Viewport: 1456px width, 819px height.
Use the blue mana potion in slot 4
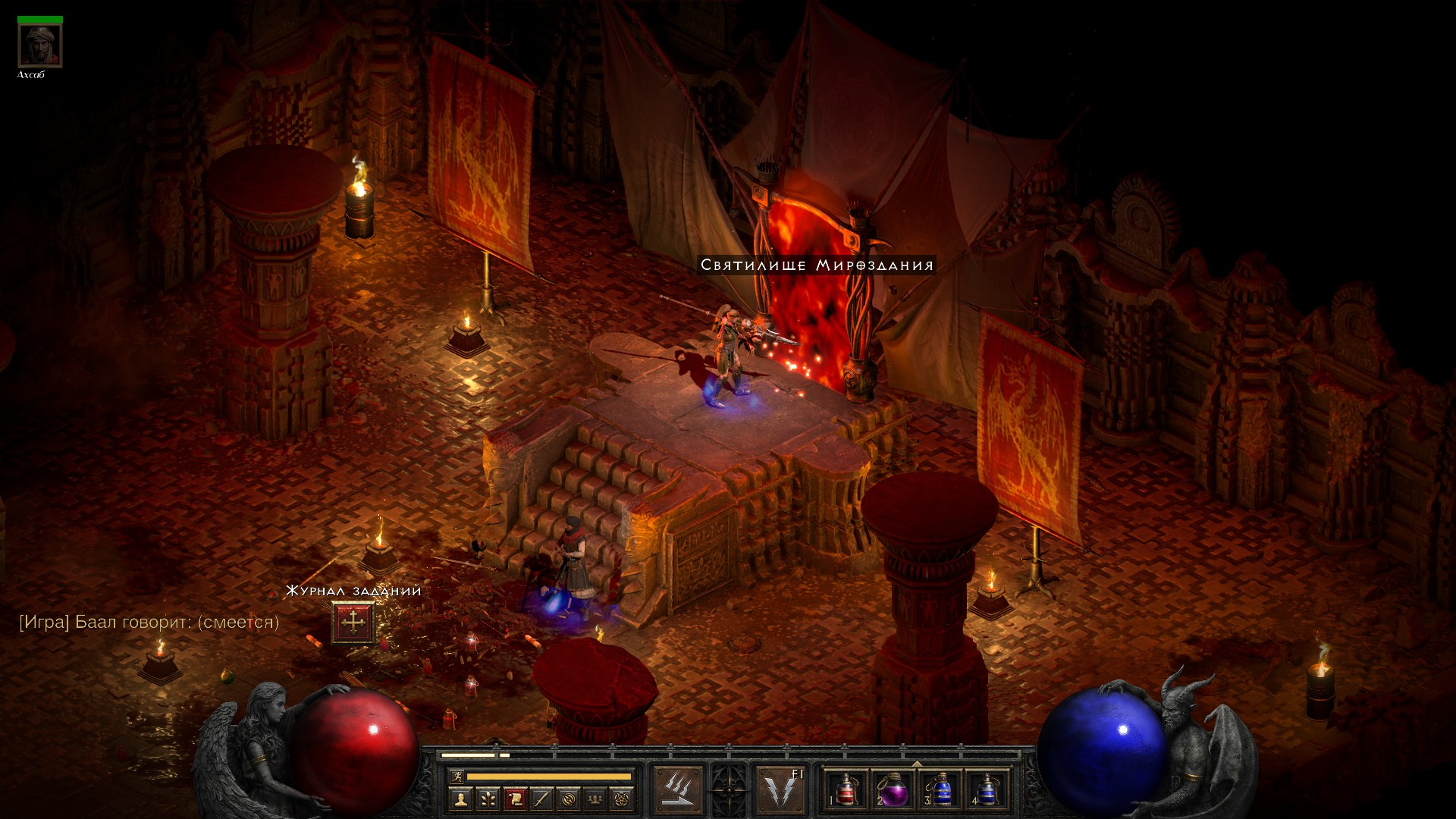coord(986,789)
